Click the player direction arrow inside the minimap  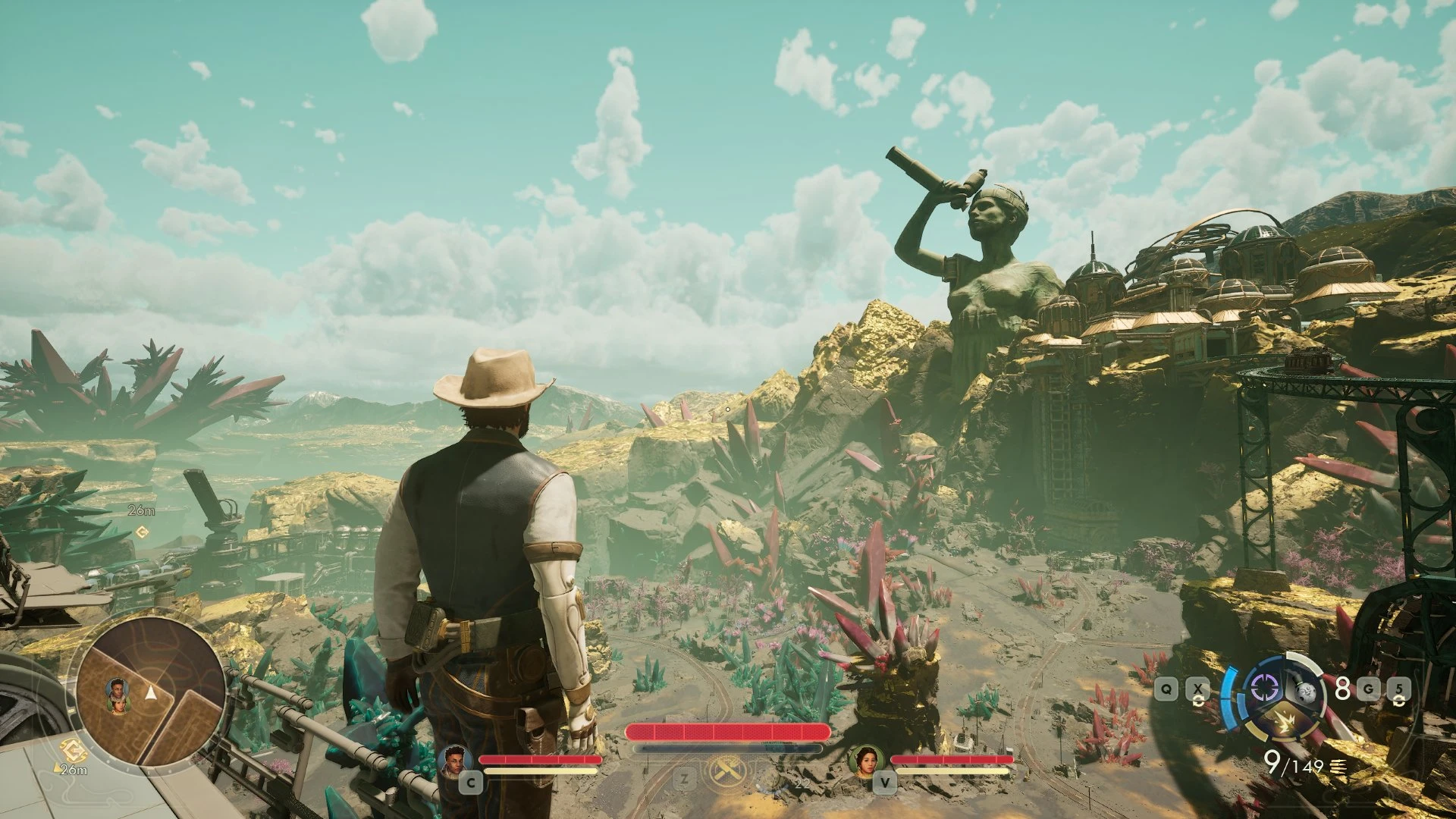[151, 693]
